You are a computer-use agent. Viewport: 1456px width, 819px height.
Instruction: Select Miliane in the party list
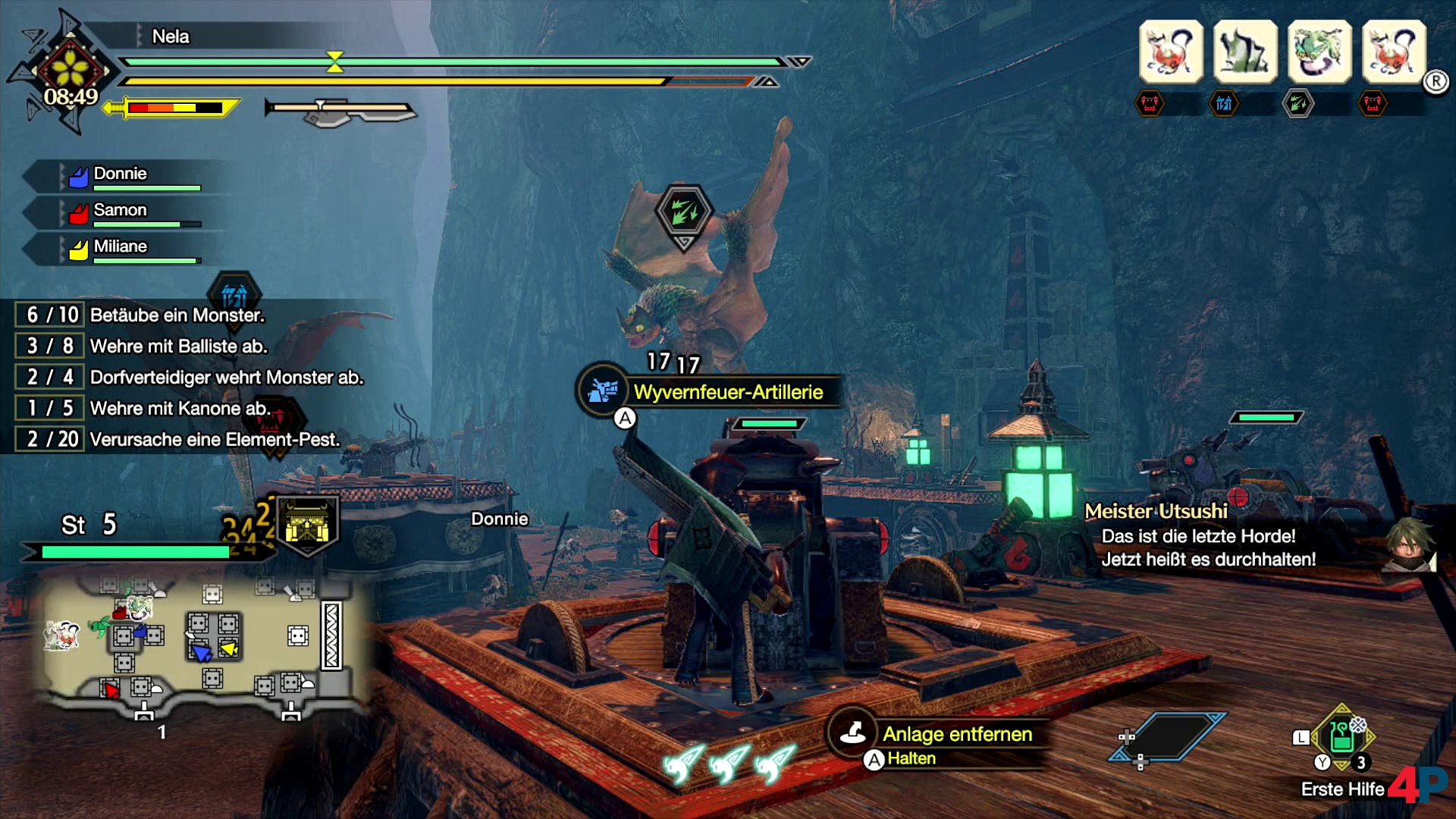(x=120, y=247)
